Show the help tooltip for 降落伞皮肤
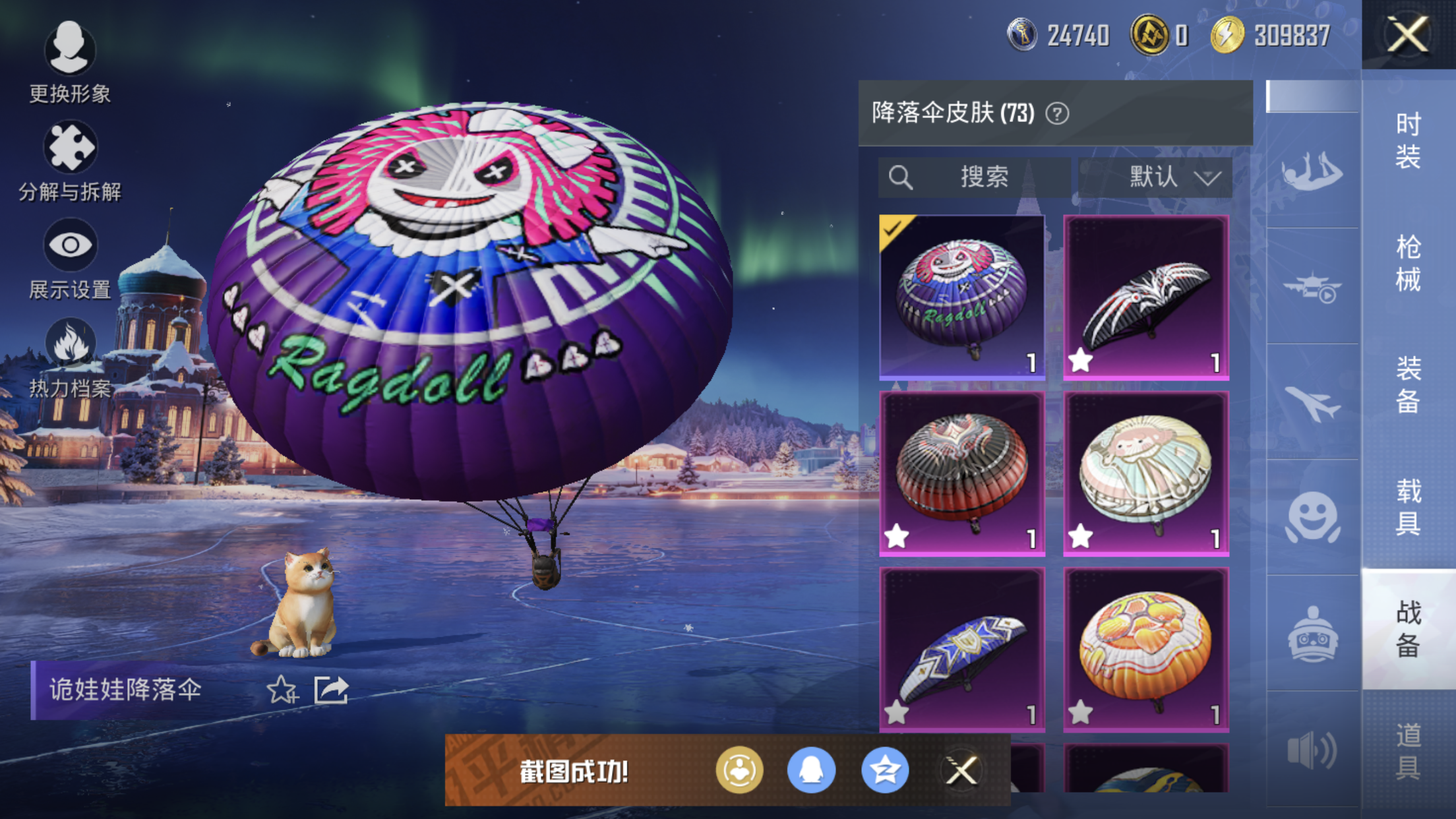This screenshot has width=1456, height=819. point(1057,114)
